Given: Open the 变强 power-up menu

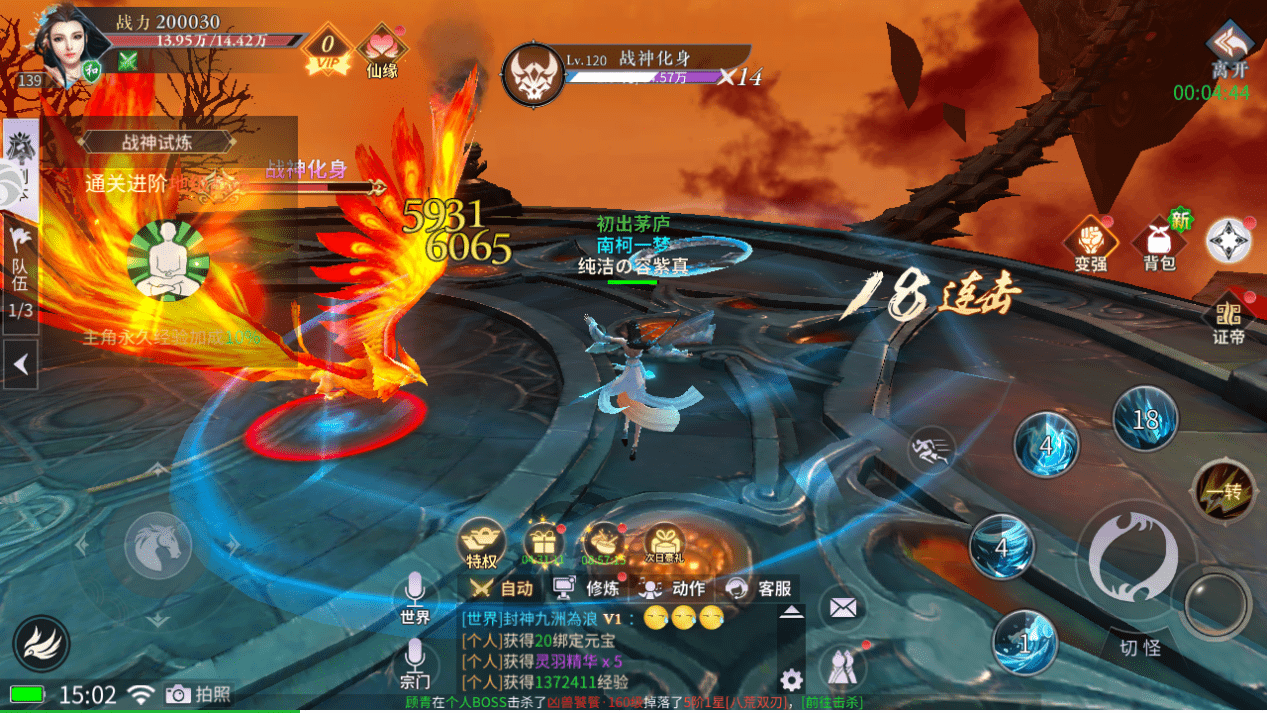Looking at the screenshot, I should [1091, 243].
